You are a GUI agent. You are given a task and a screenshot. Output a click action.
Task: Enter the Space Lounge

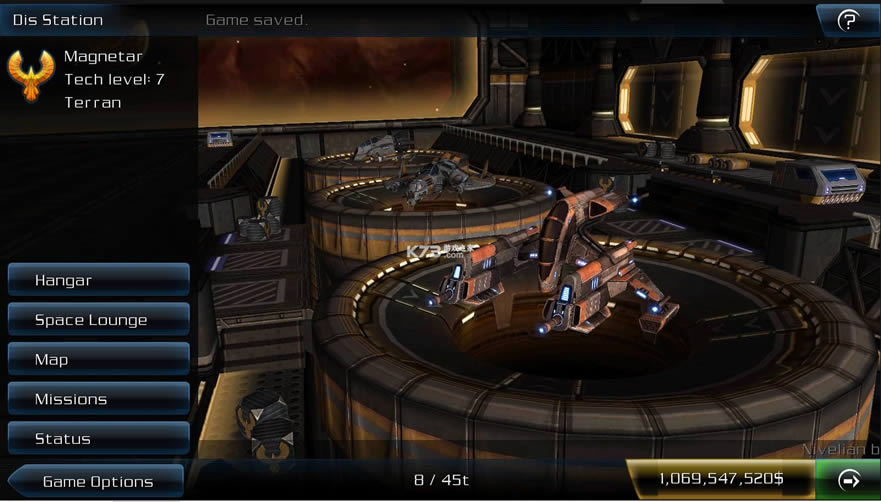98,320
